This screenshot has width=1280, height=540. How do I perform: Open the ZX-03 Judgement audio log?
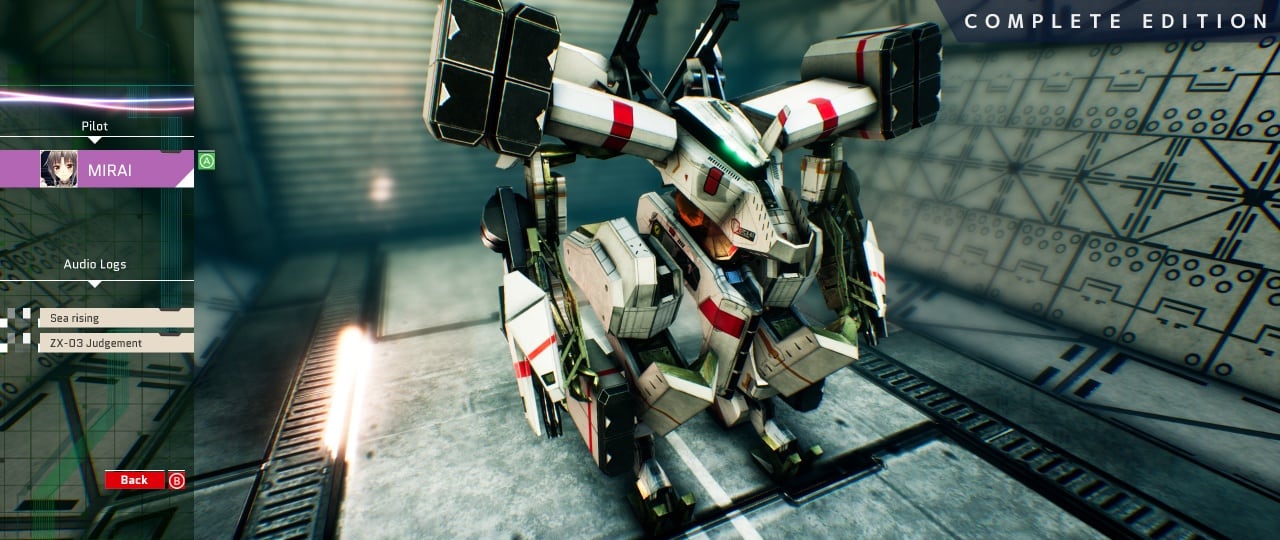click(115, 343)
